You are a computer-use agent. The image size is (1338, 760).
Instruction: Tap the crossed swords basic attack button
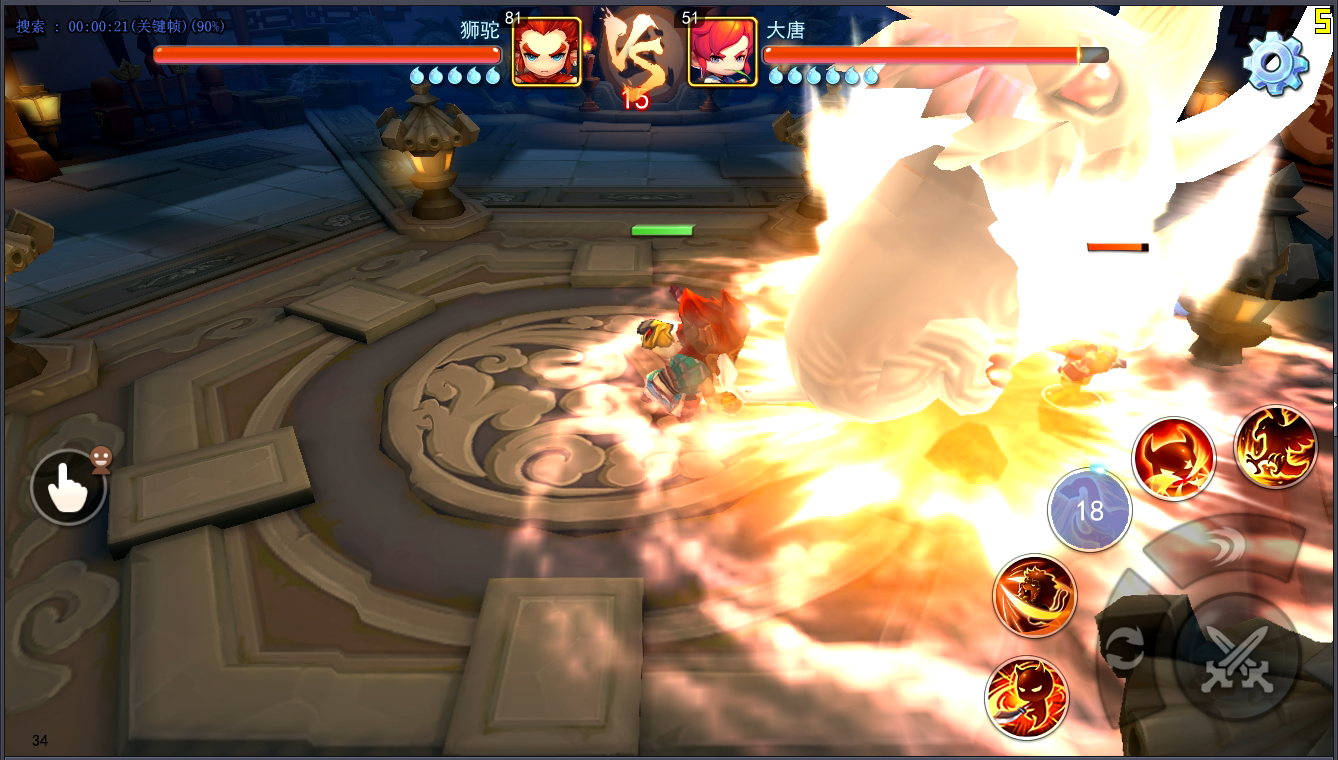[x=1236, y=659]
